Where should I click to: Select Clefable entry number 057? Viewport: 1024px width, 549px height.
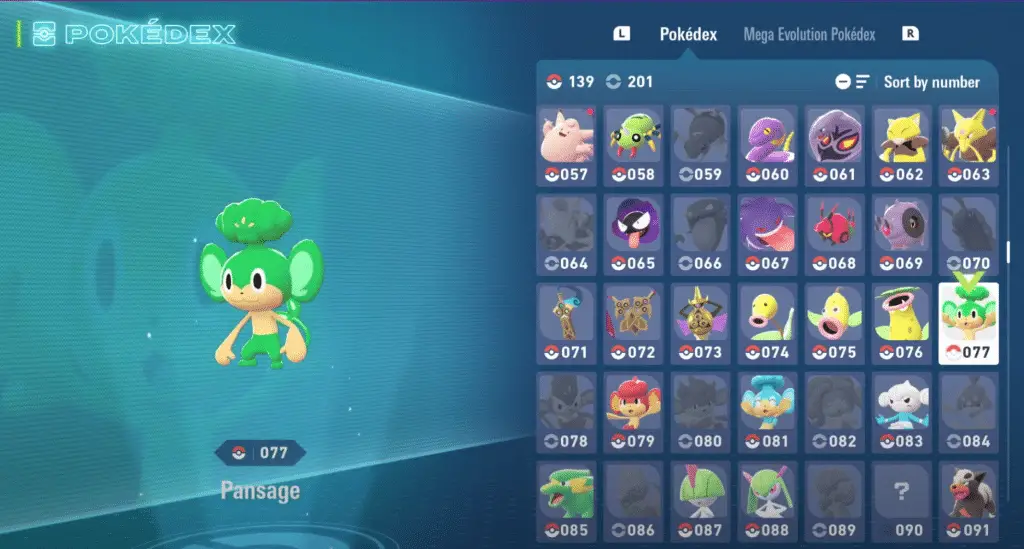tap(566, 146)
